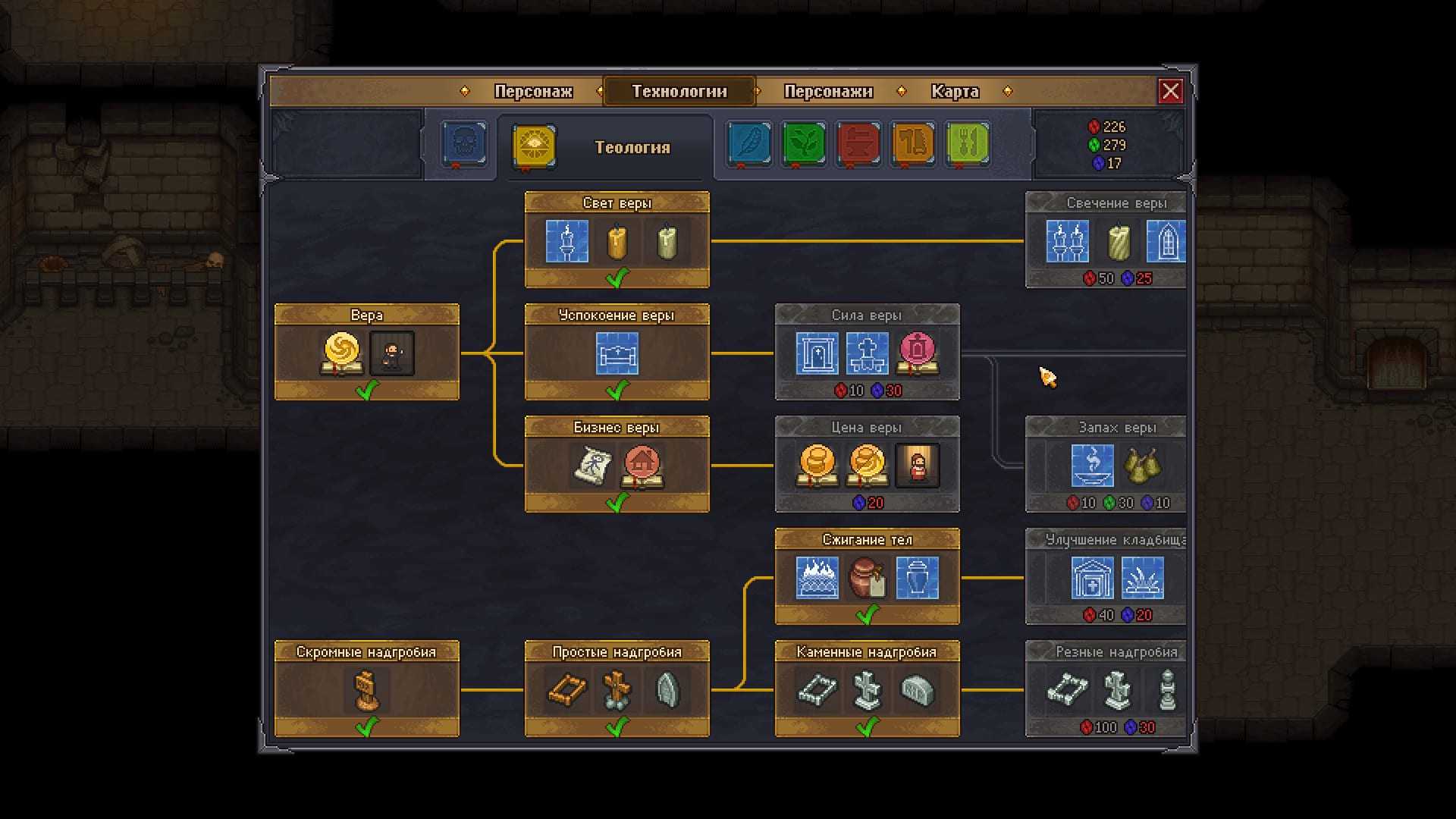Switch to the orange tools technology category
The image size is (1456, 819).
[913, 143]
